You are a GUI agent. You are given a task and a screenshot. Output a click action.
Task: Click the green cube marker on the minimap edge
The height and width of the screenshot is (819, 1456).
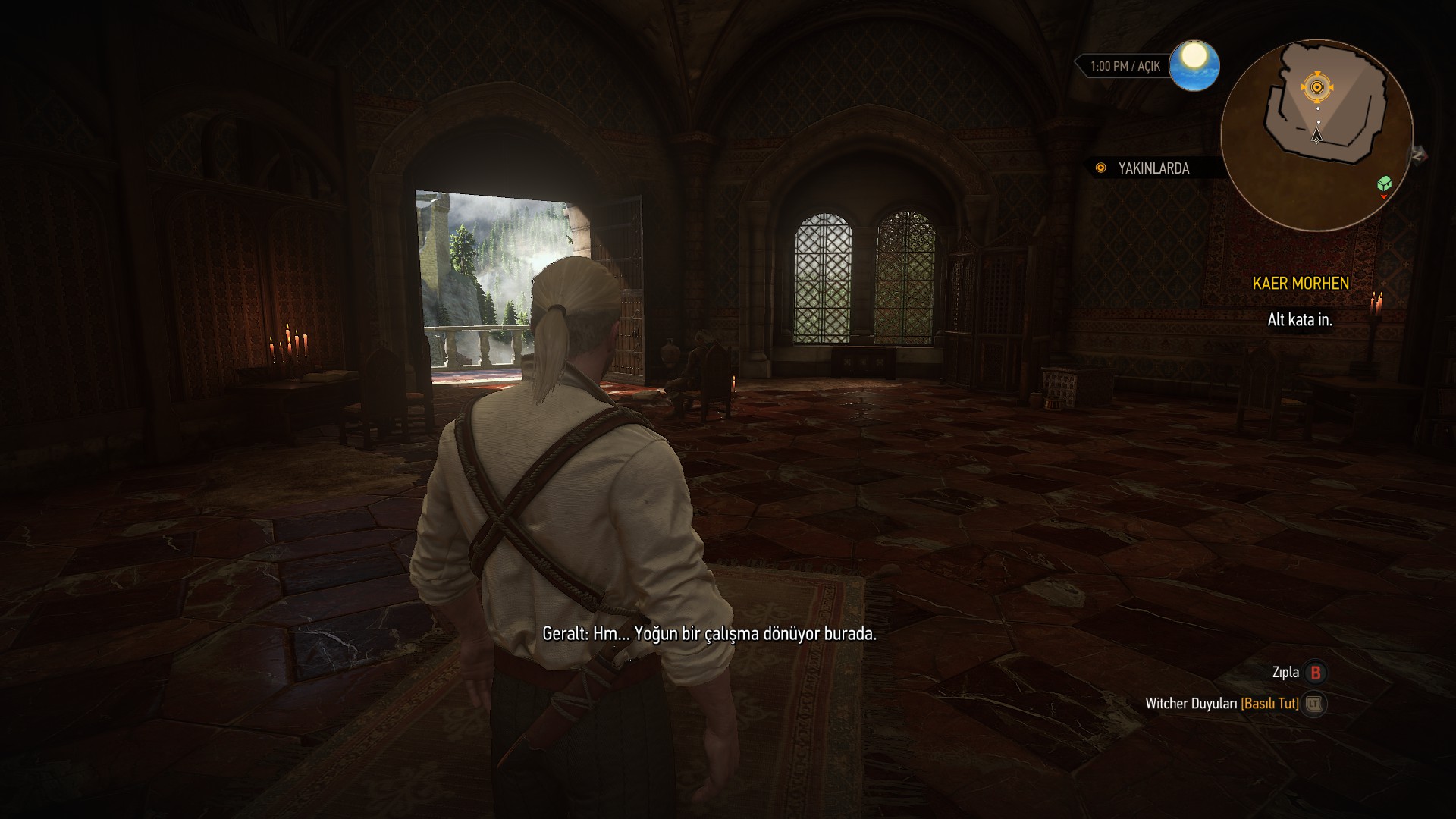pyautogui.click(x=1384, y=183)
